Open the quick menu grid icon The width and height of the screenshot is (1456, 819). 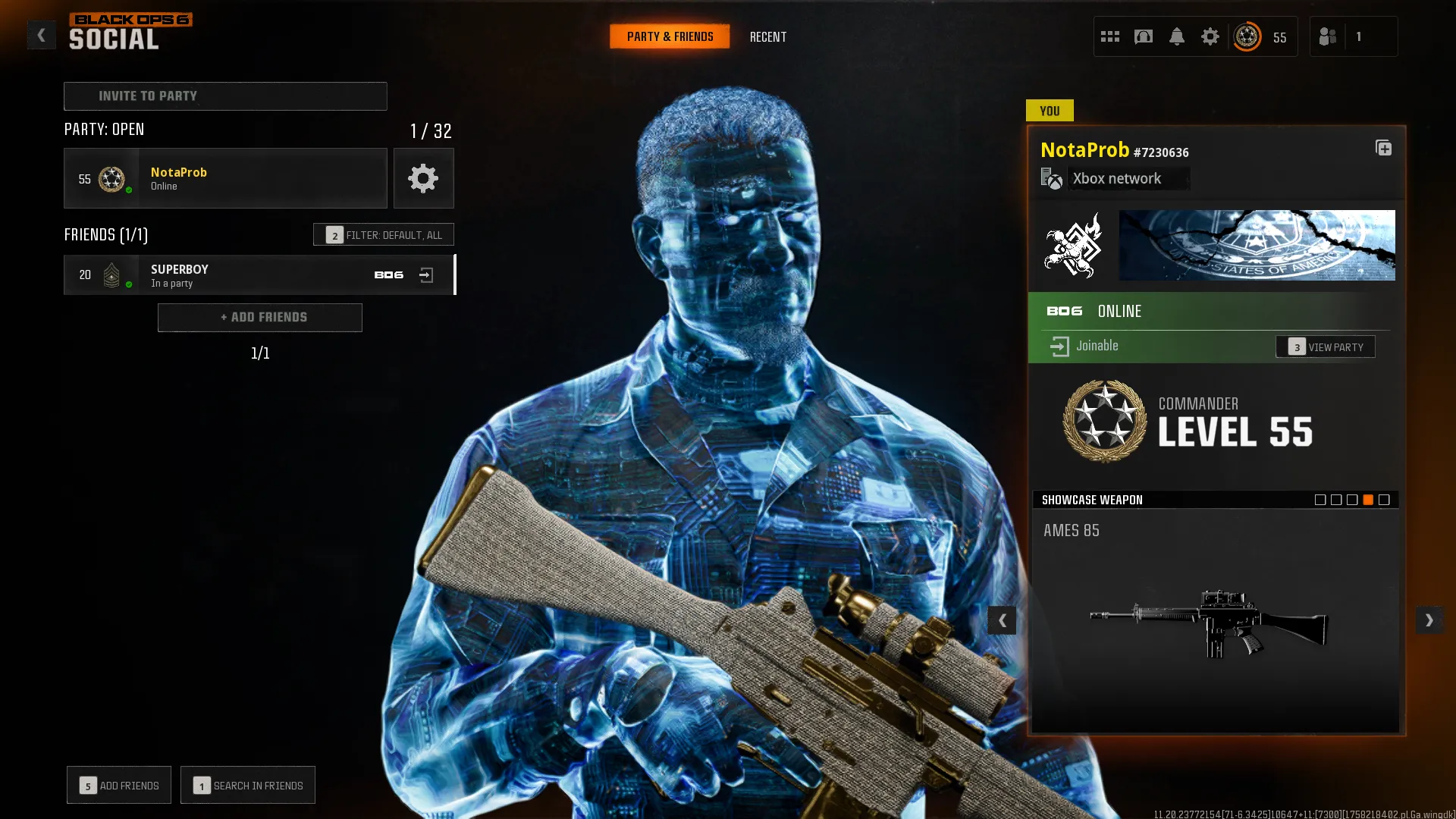1110,36
